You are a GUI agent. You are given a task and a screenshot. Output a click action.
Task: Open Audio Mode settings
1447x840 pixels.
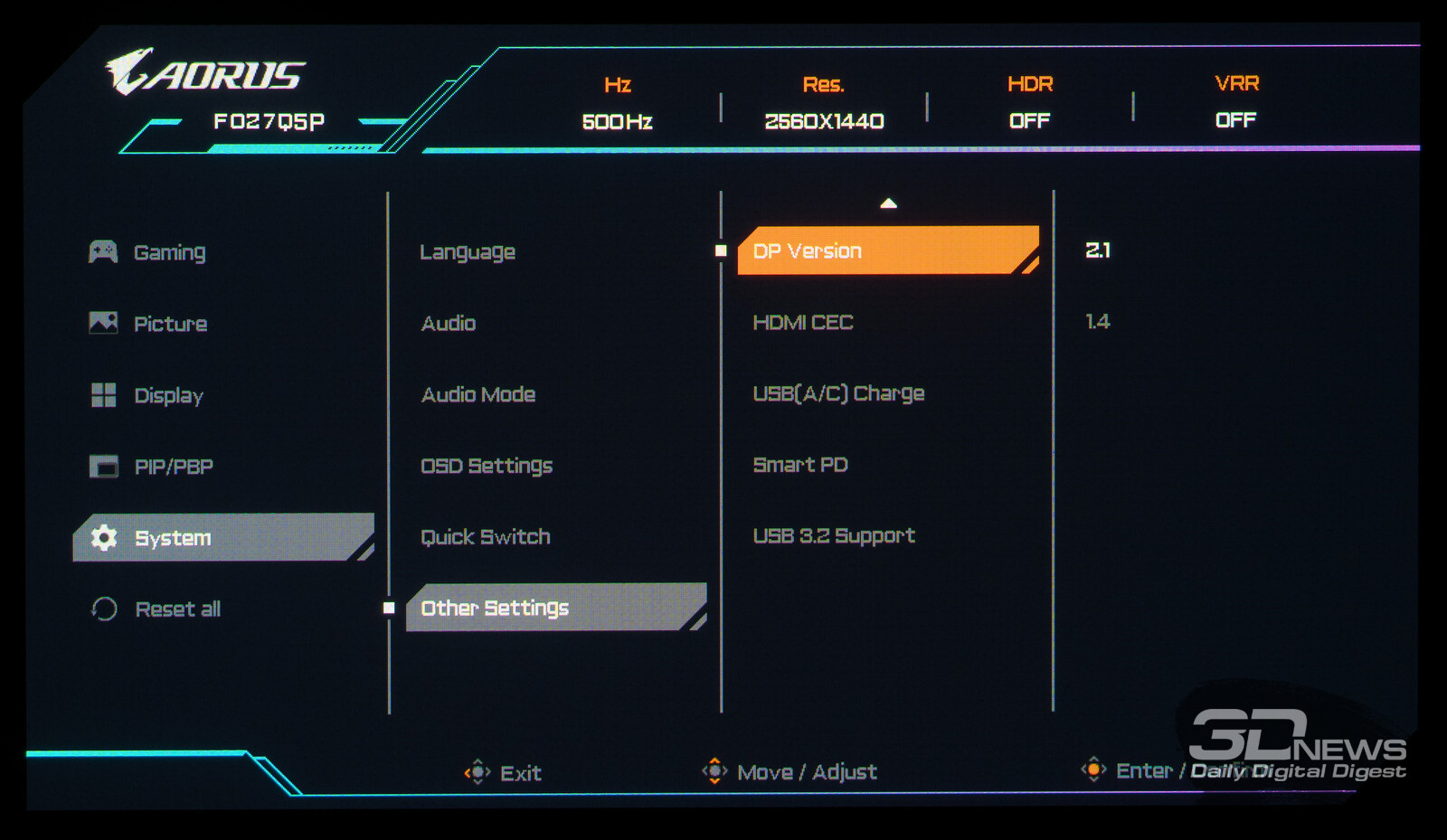pyautogui.click(x=478, y=395)
